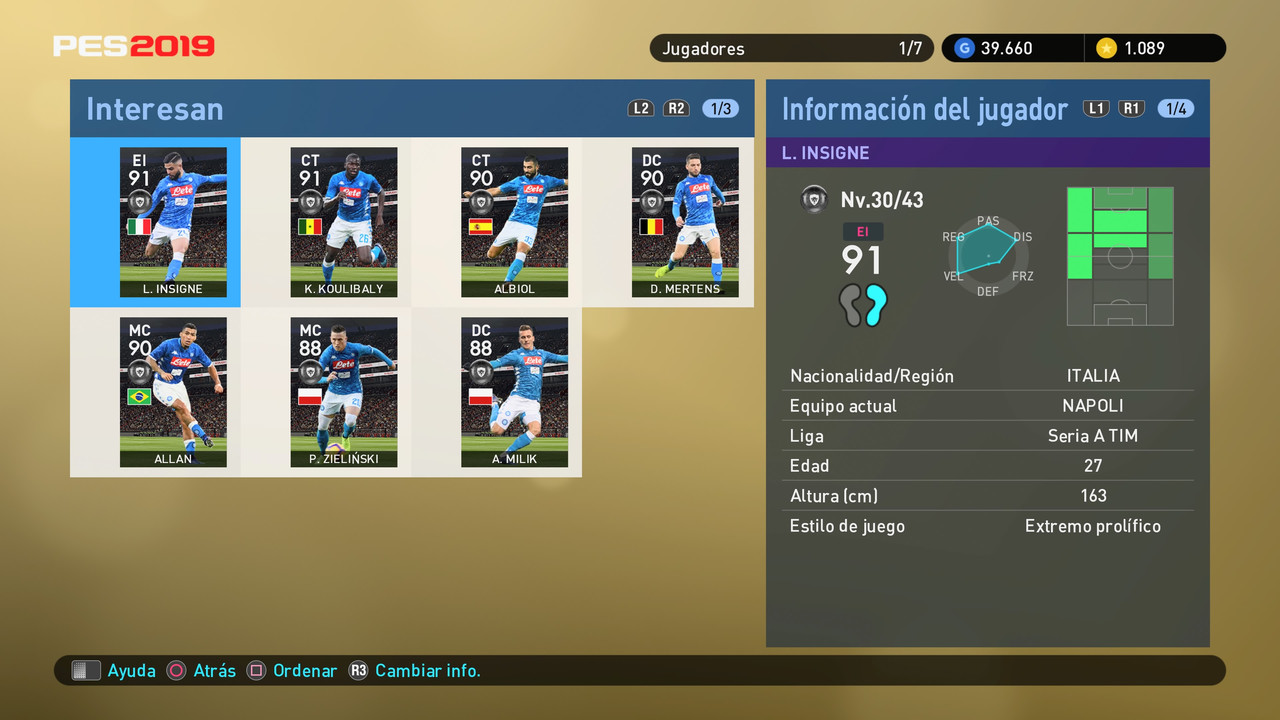Click the Liga Seria A TIM entry
This screenshot has width=1280, height=720.
pos(988,435)
